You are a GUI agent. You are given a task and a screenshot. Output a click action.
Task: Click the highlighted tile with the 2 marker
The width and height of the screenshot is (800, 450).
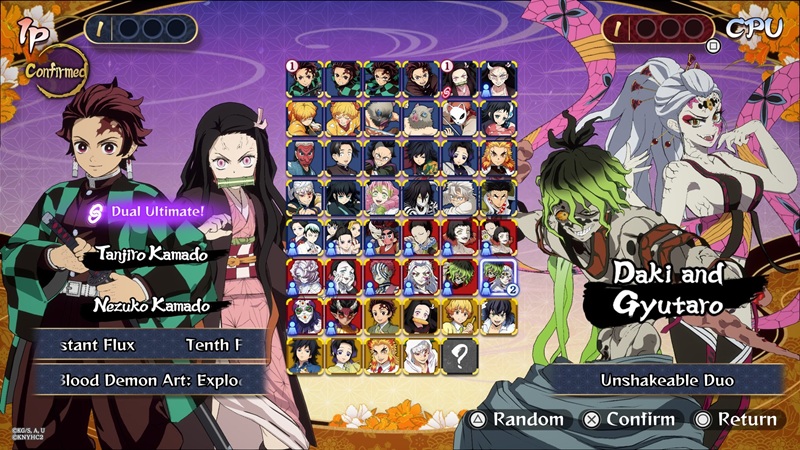tap(498, 276)
